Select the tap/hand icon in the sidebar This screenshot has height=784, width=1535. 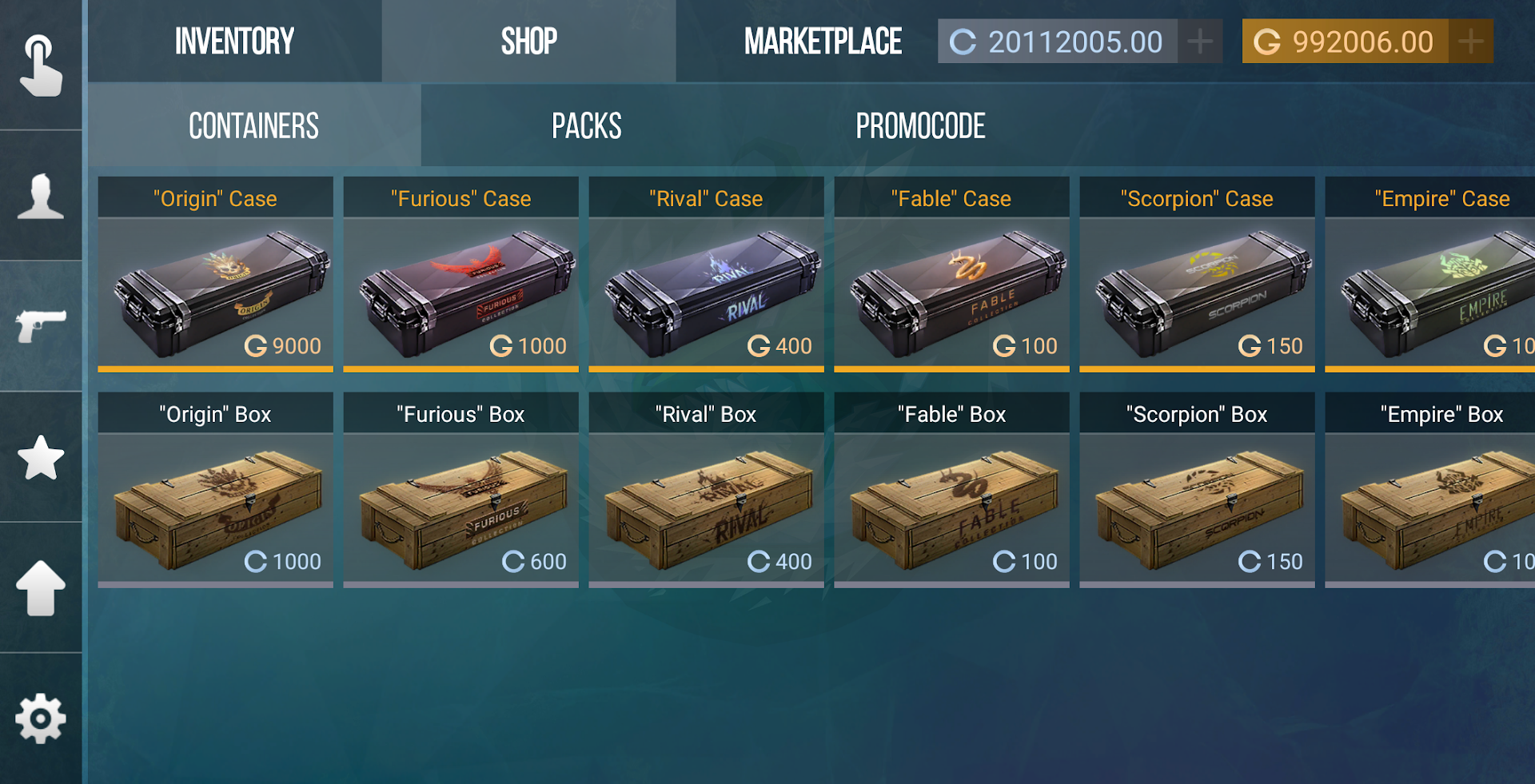42,70
